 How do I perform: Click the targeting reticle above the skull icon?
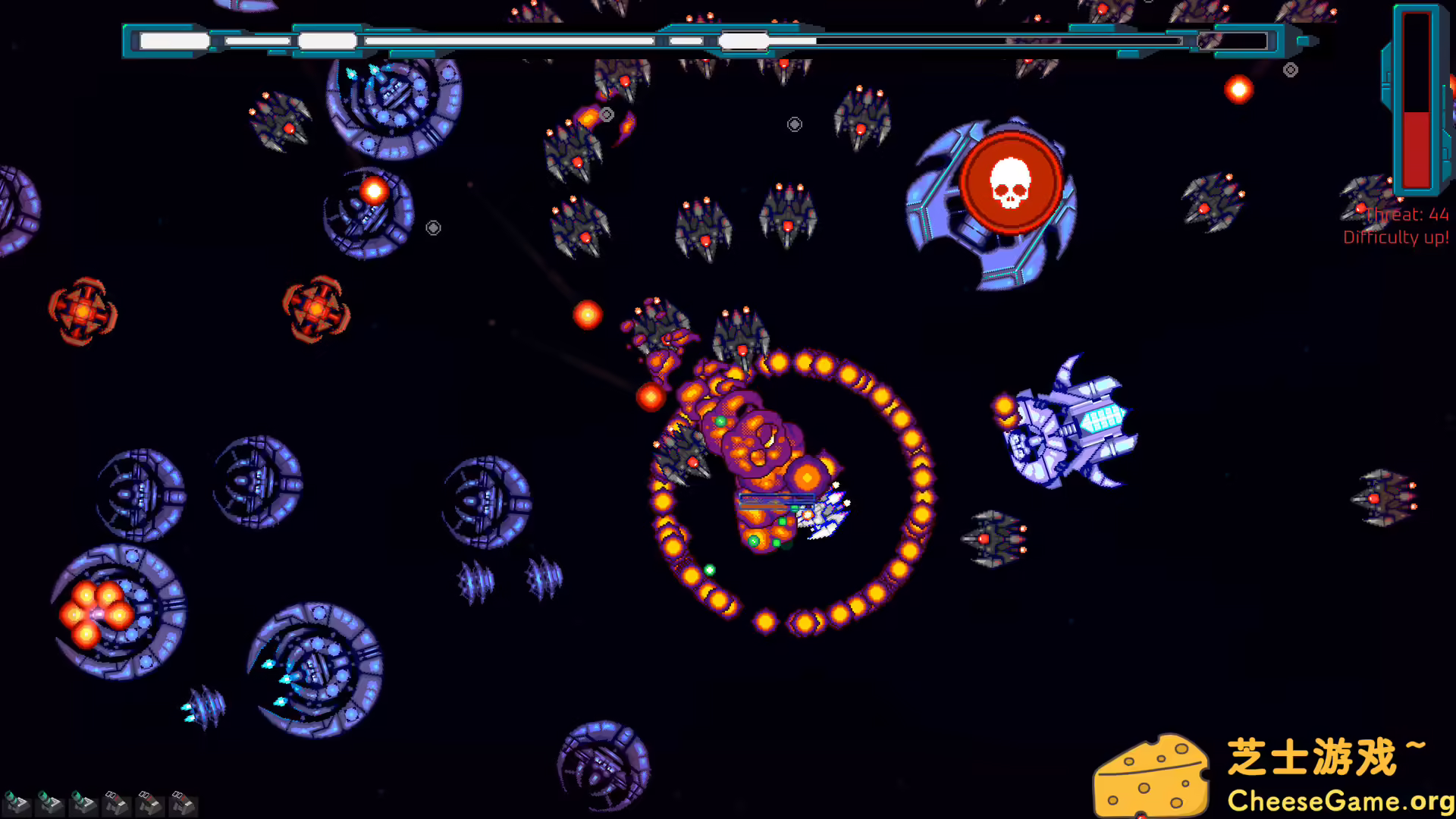click(x=1289, y=71)
